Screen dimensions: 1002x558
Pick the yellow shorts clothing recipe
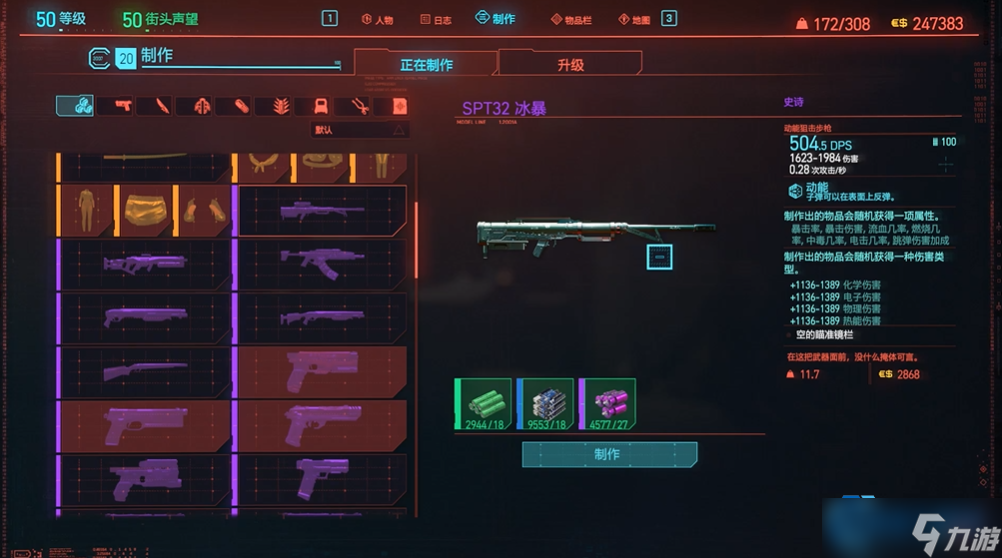point(146,210)
